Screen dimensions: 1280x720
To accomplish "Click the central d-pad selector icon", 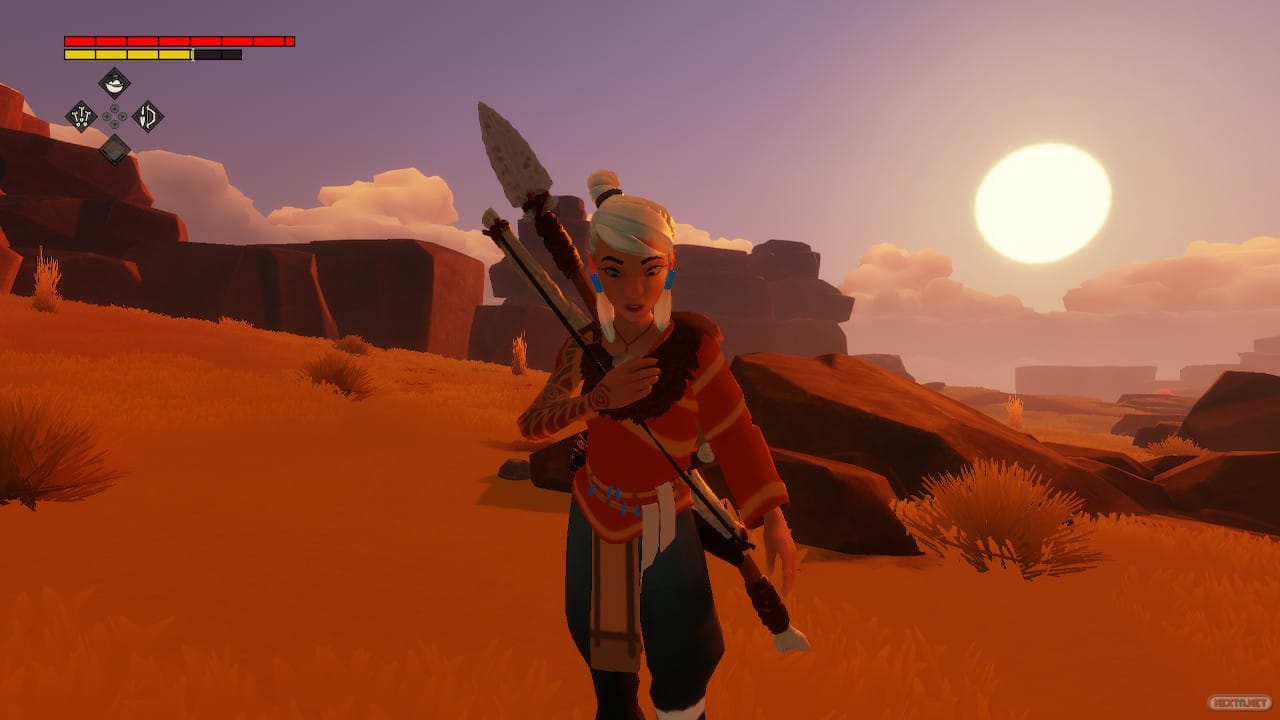I will [114, 116].
